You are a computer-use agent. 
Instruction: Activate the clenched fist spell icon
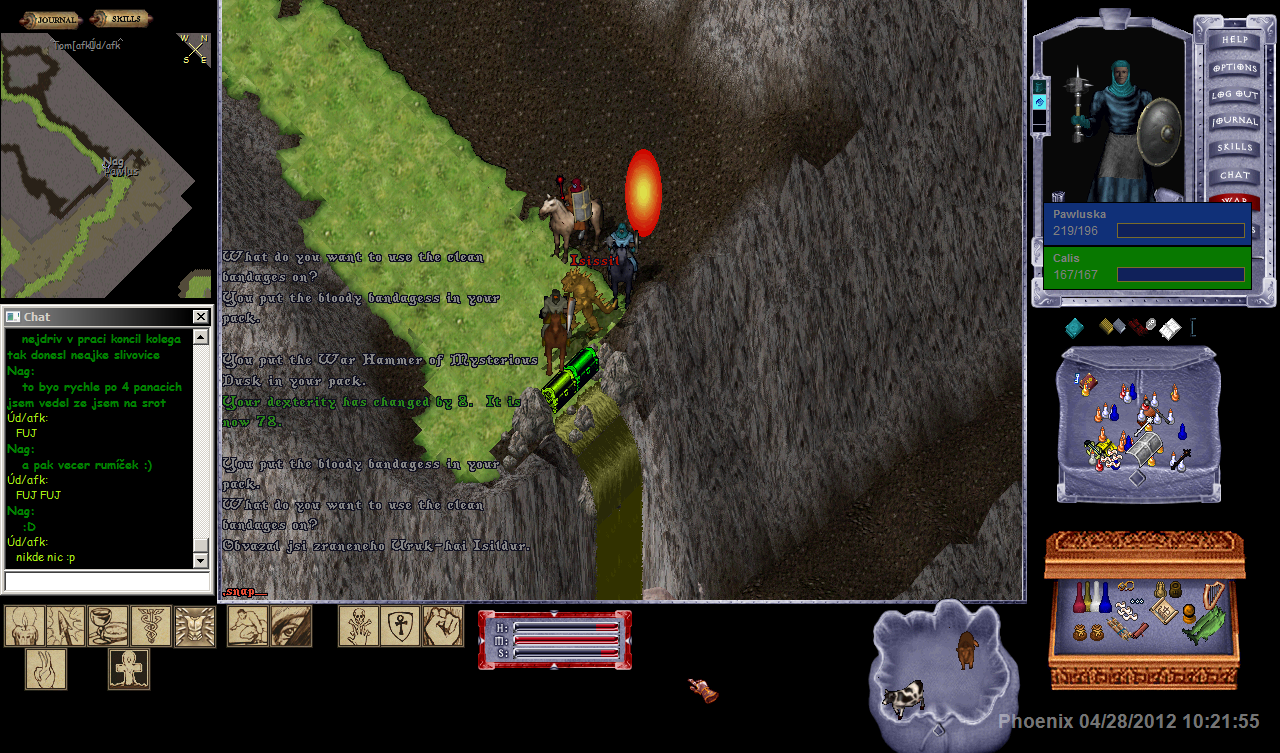coord(442,626)
